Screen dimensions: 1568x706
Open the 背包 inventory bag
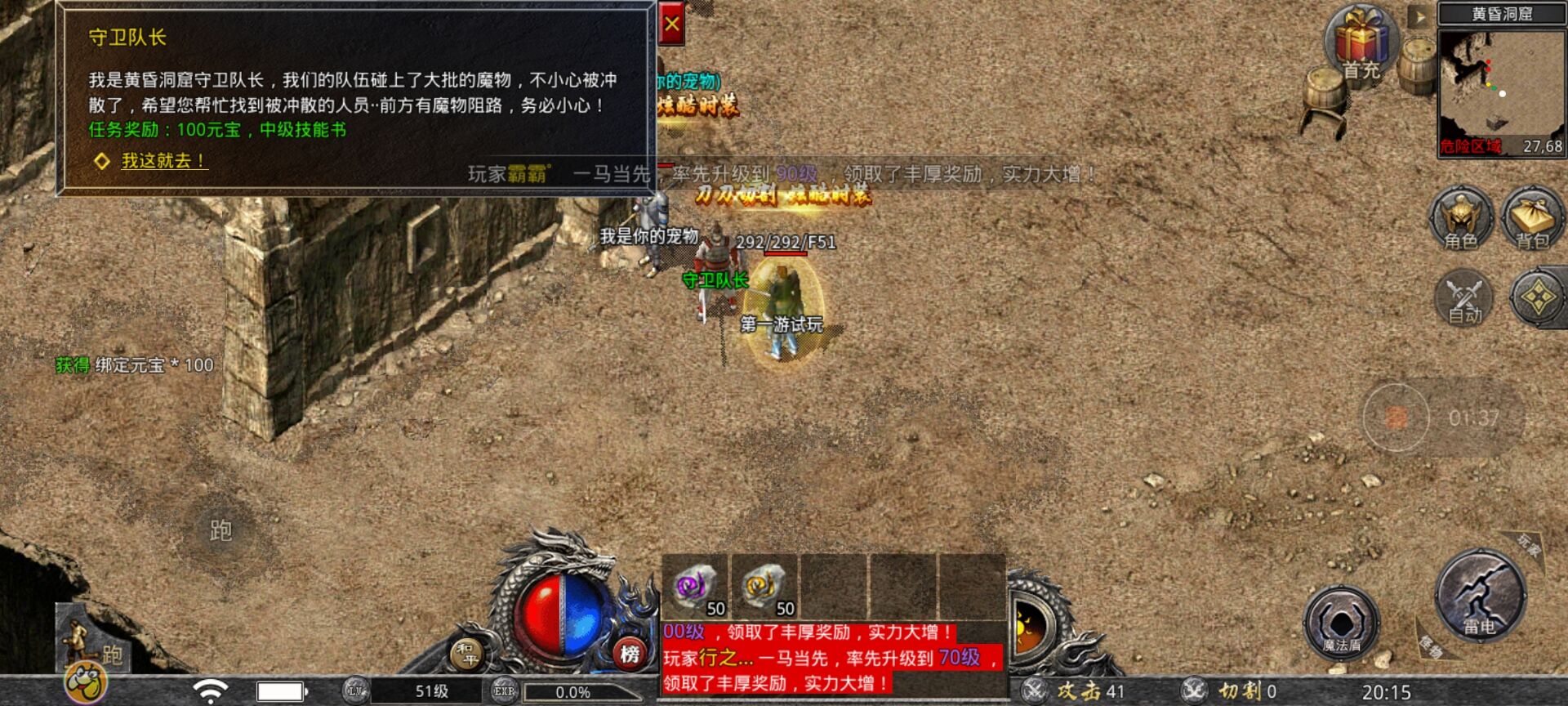[1532, 221]
